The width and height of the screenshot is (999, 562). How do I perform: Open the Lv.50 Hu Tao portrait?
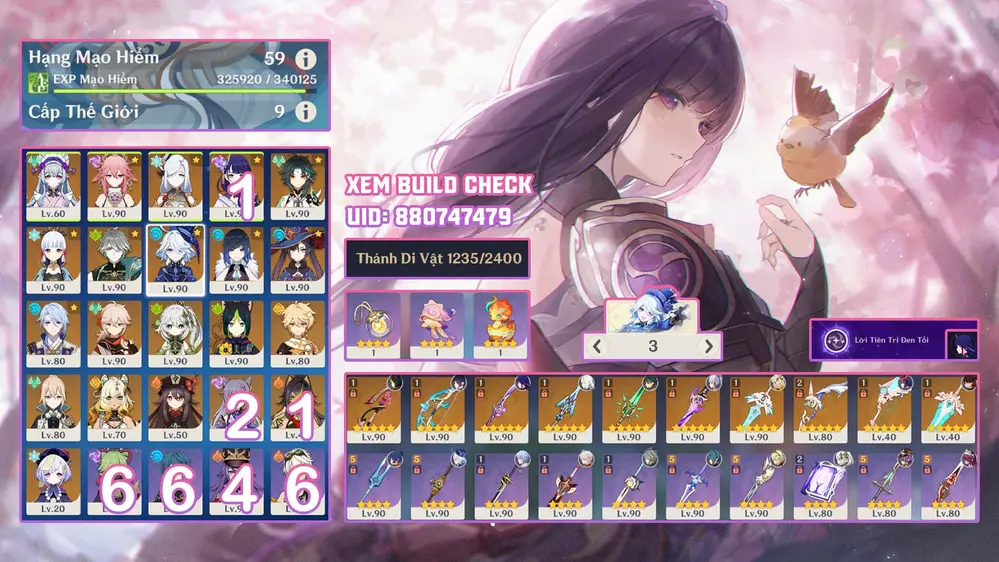tap(176, 409)
